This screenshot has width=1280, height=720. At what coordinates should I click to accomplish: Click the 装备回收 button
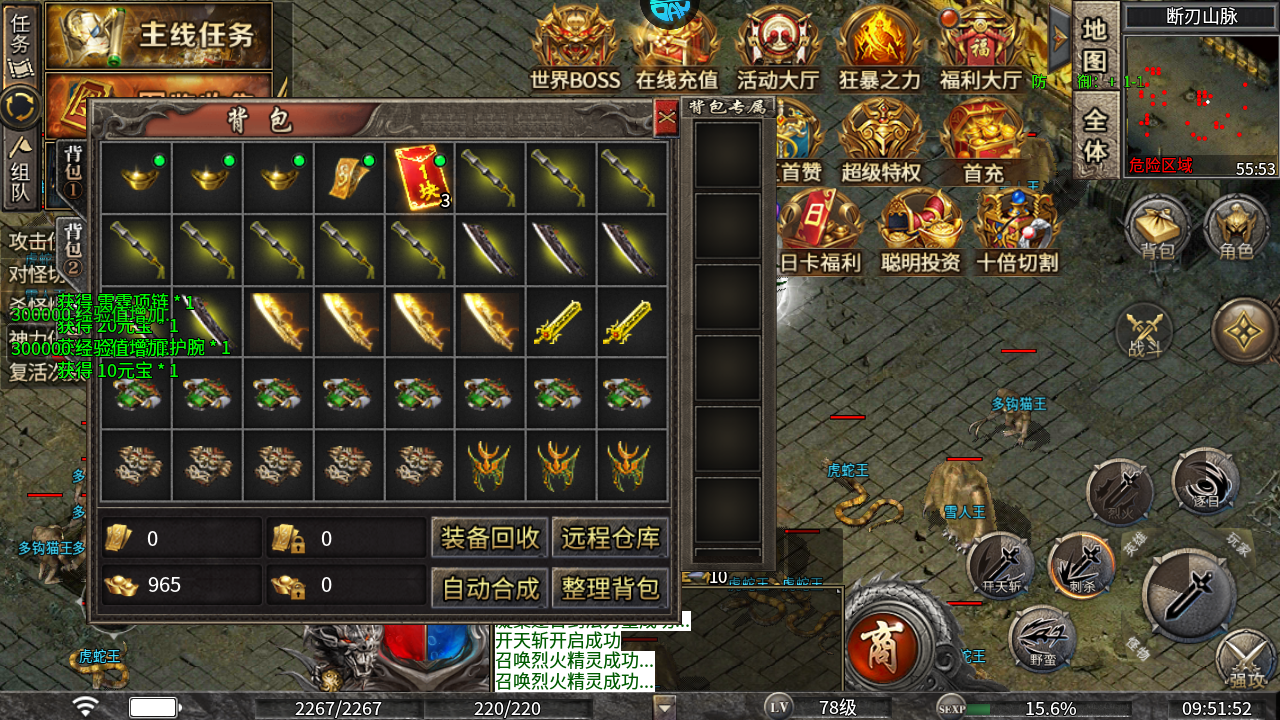click(490, 538)
